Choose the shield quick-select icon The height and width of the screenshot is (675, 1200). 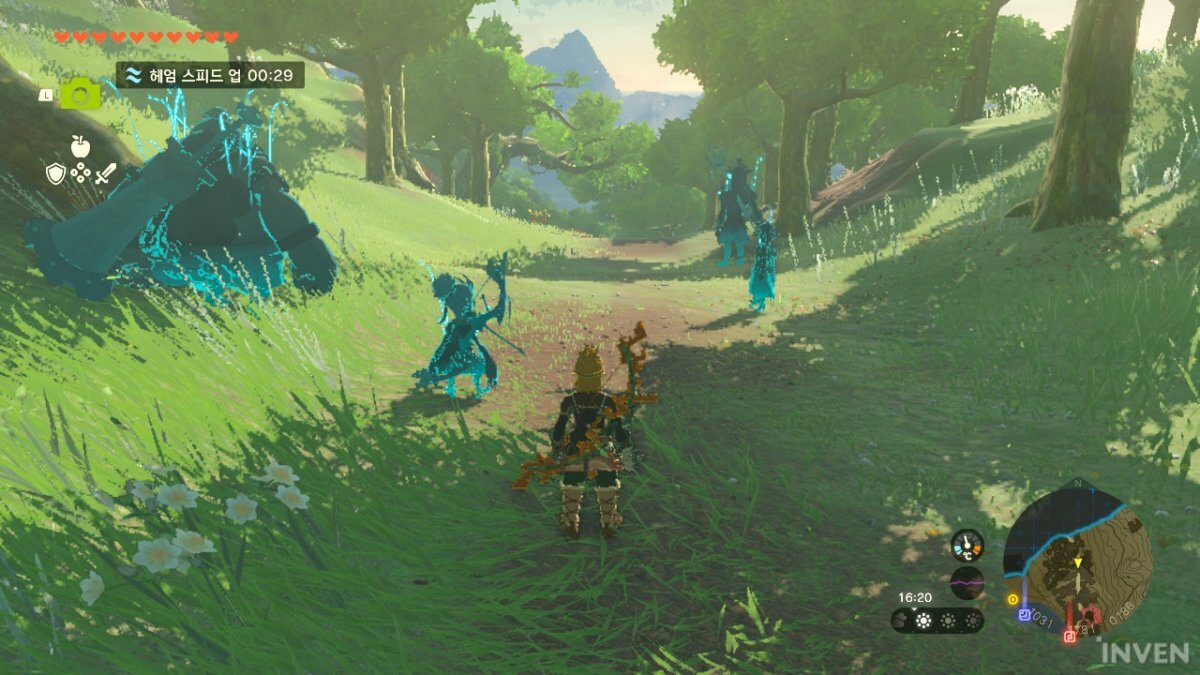coord(56,174)
